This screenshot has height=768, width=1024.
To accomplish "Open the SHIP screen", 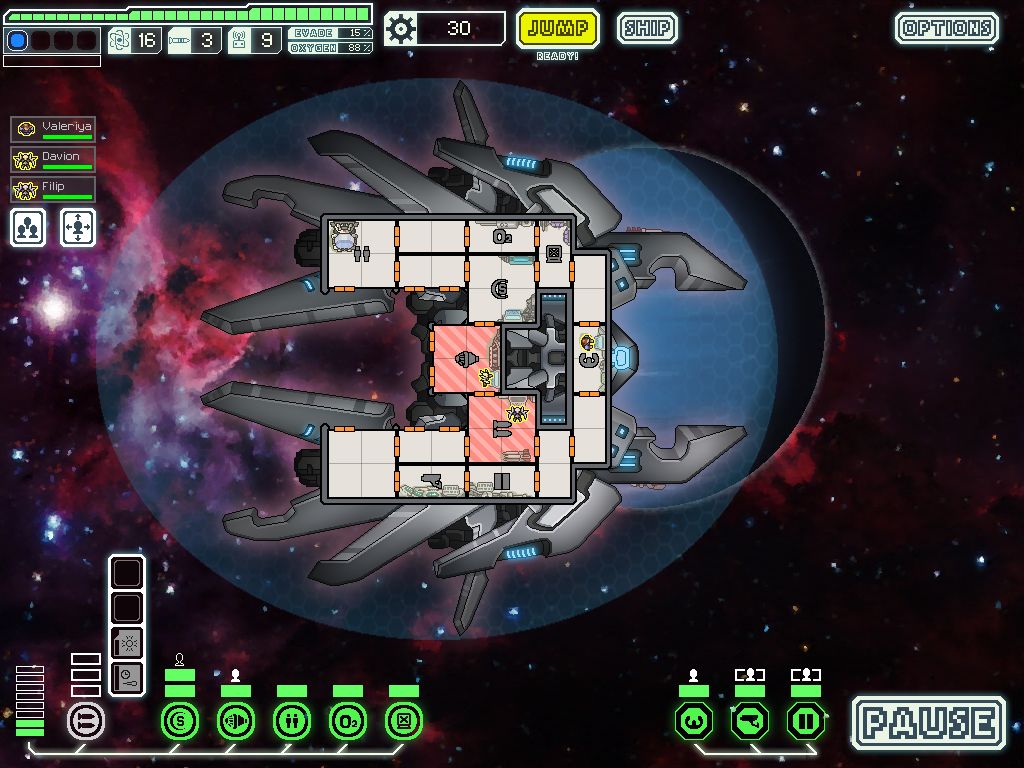I will click(x=647, y=28).
